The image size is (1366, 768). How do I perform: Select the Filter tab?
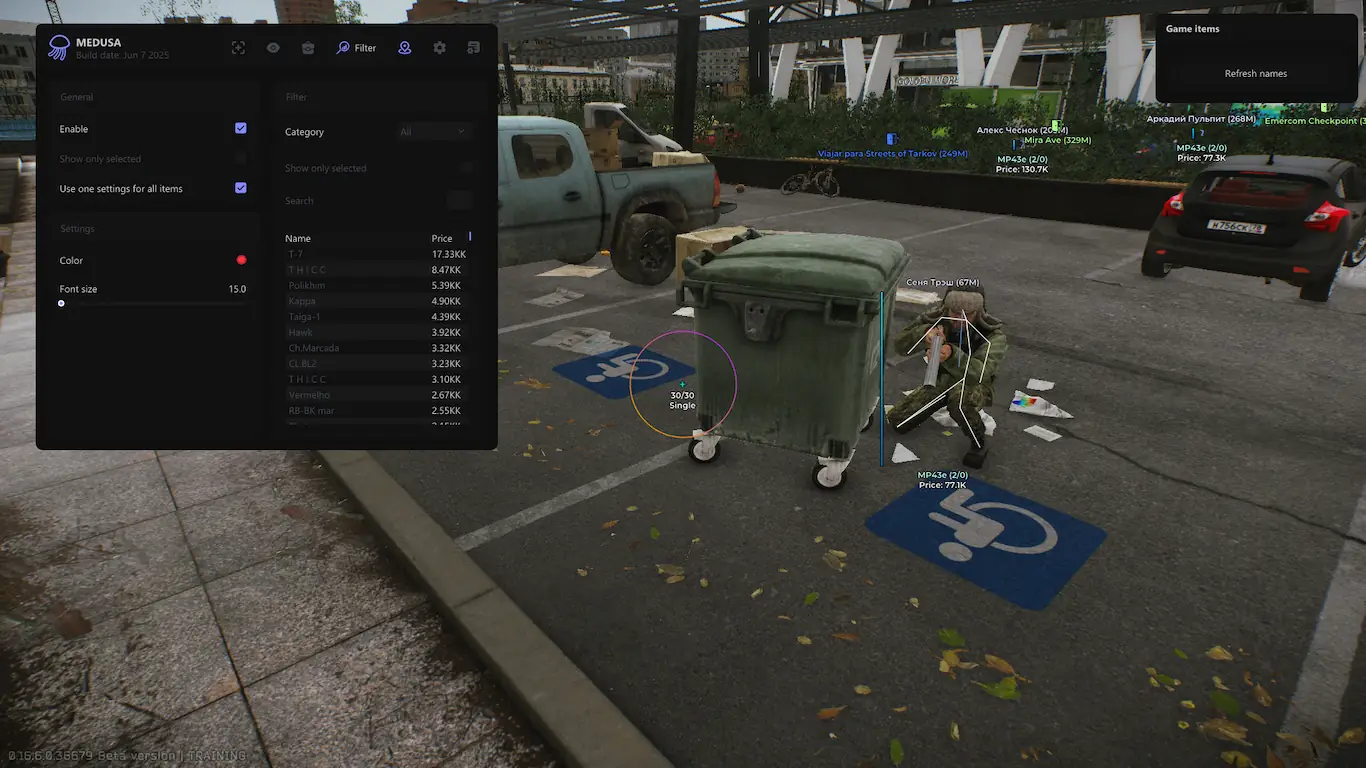coord(357,48)
